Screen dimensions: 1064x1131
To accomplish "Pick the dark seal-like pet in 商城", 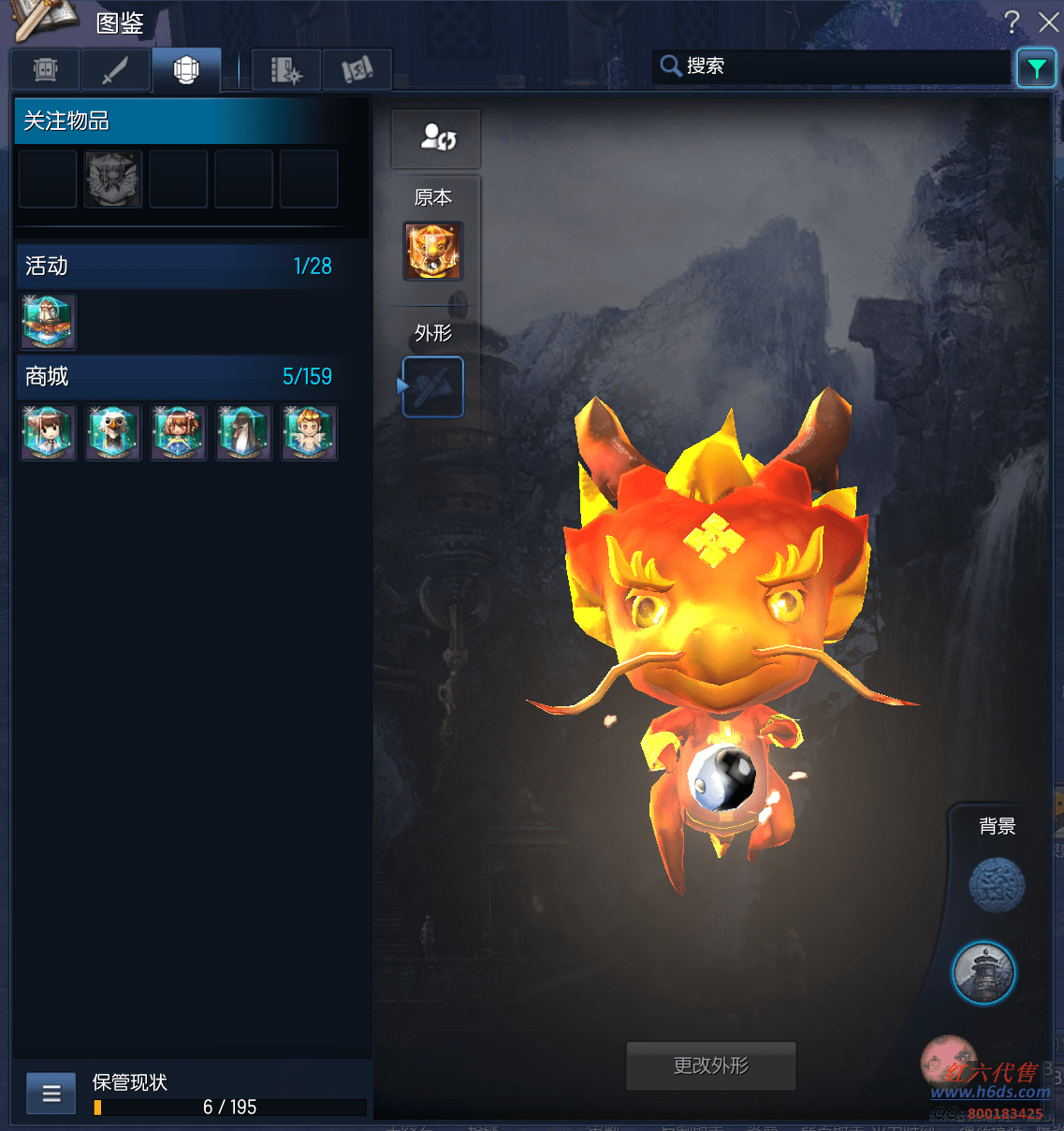I will pyautogui.click(x=244, y=432).
